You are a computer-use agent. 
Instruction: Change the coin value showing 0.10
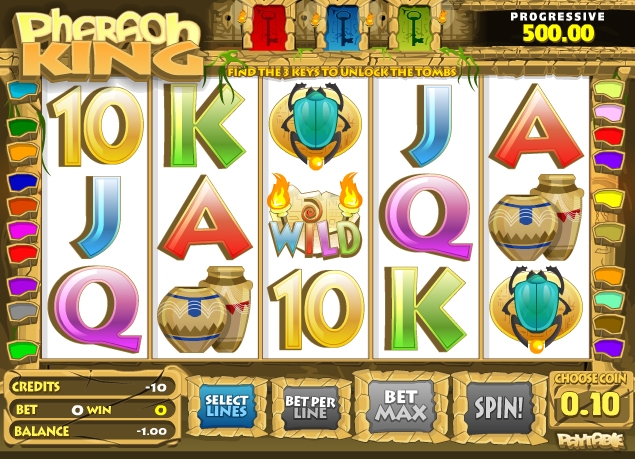tap(592, 405)
